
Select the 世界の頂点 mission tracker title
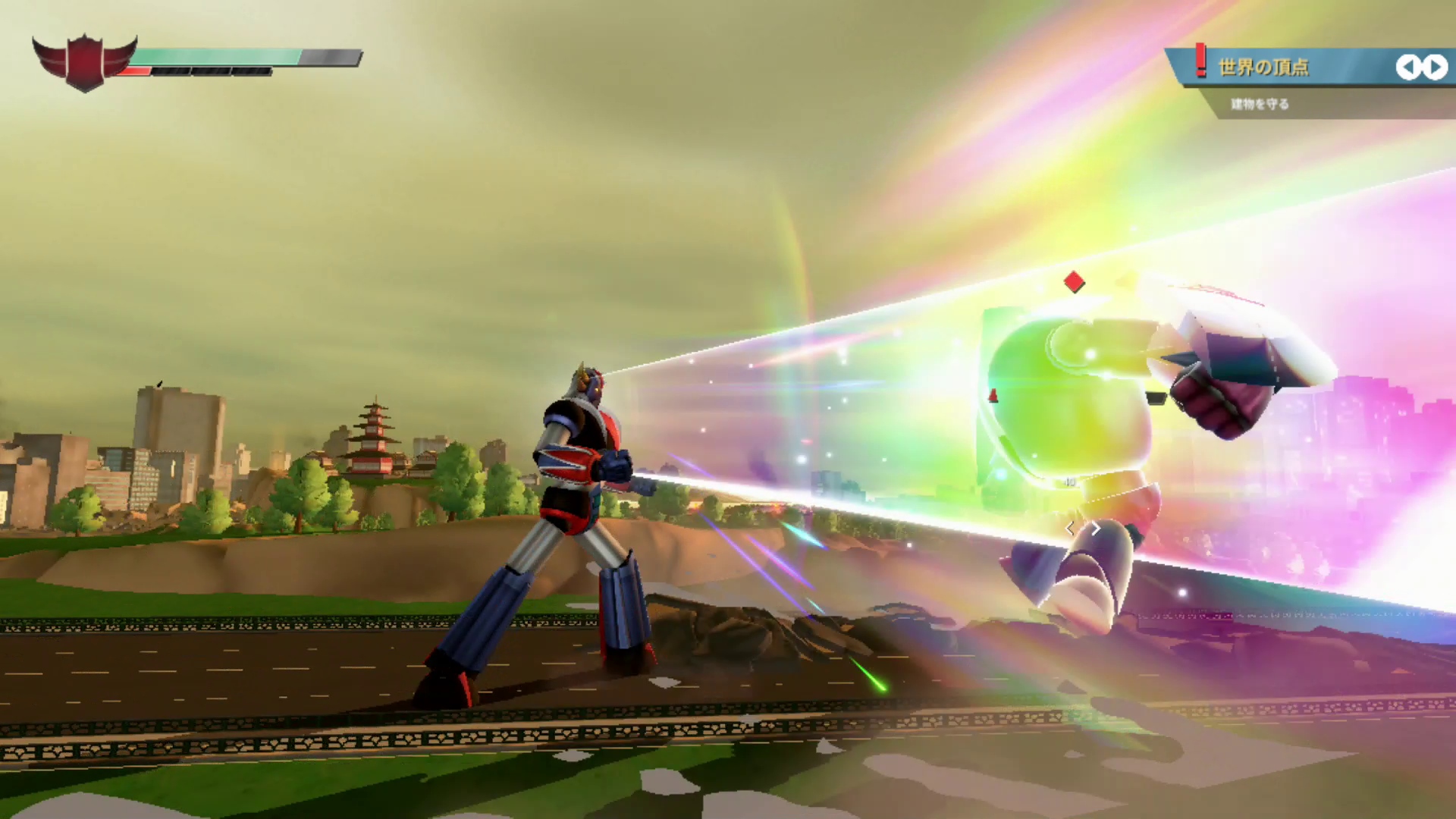click(x=1263, y=67)
